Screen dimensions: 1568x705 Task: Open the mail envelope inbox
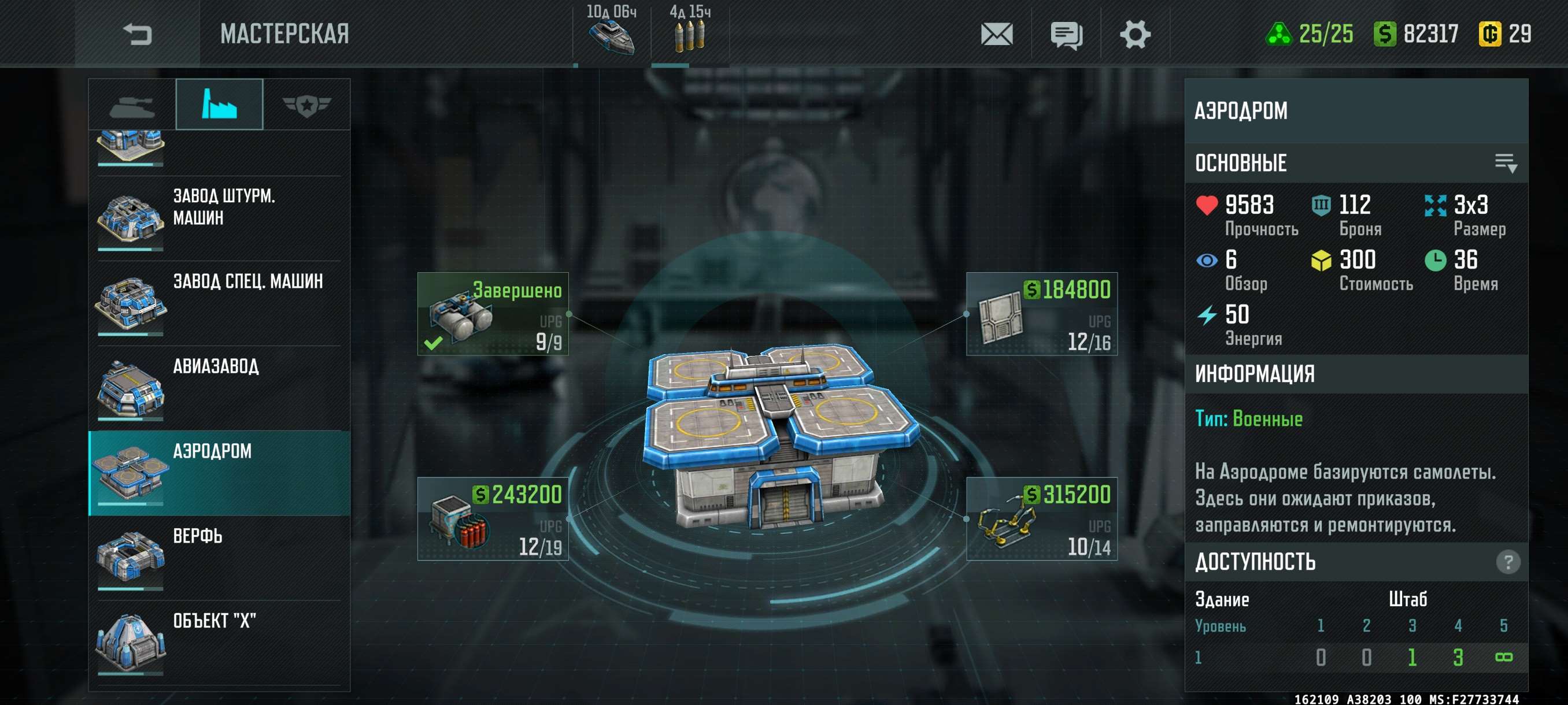[996, 34]
